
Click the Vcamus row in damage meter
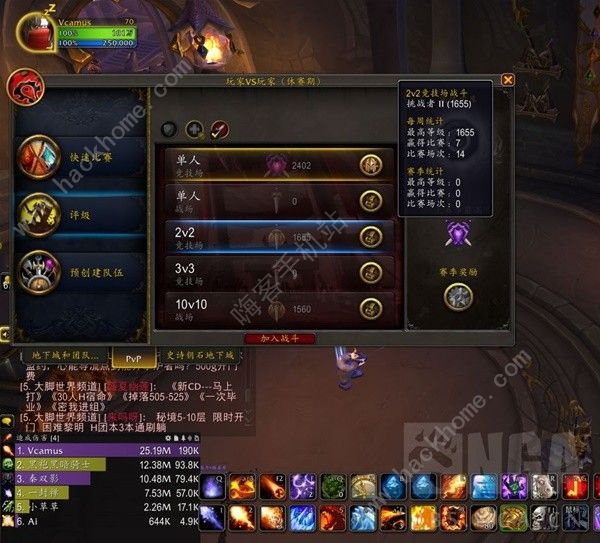pos(100,451)
